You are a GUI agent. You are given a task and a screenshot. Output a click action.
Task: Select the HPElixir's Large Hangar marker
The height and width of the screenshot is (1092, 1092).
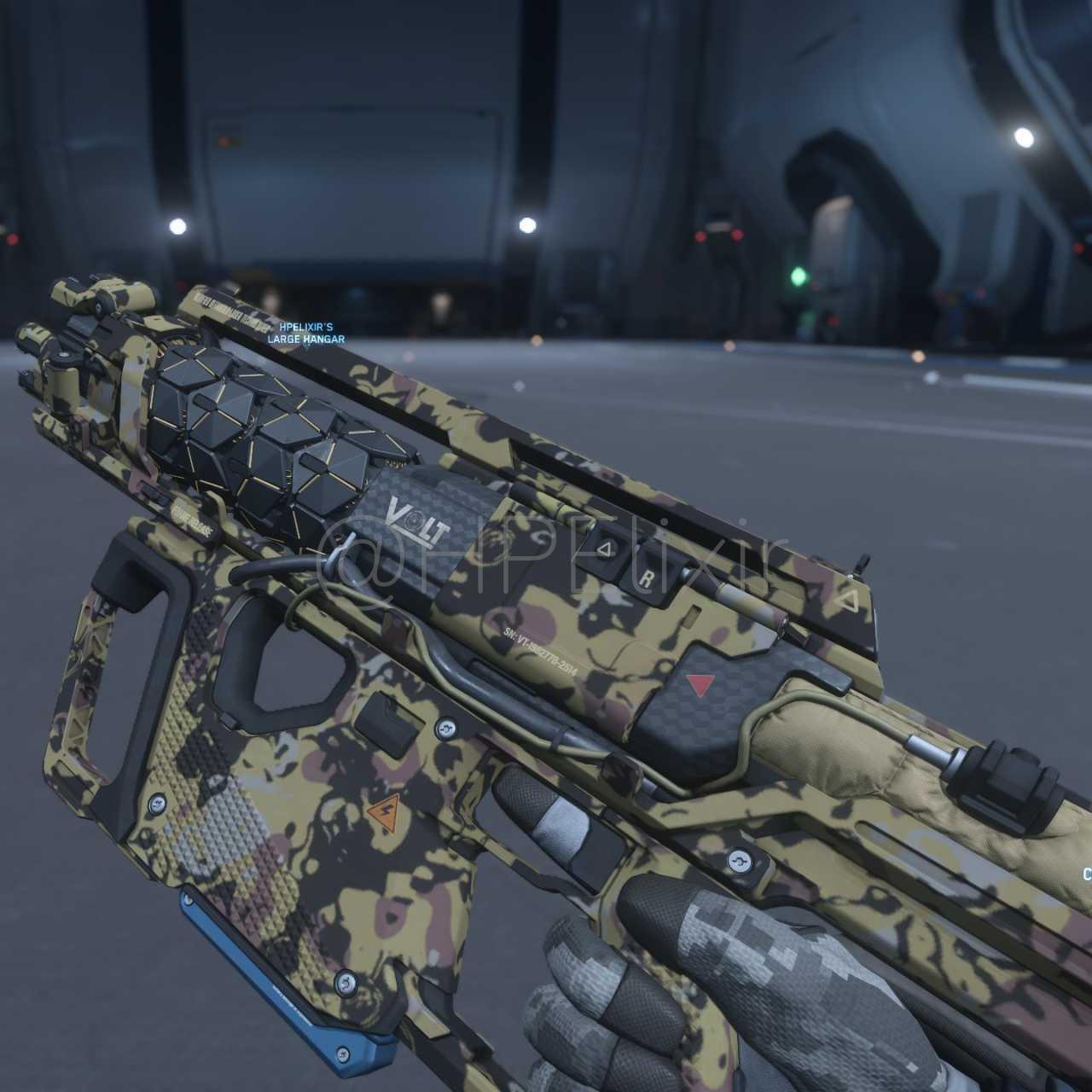pos(305,334)
